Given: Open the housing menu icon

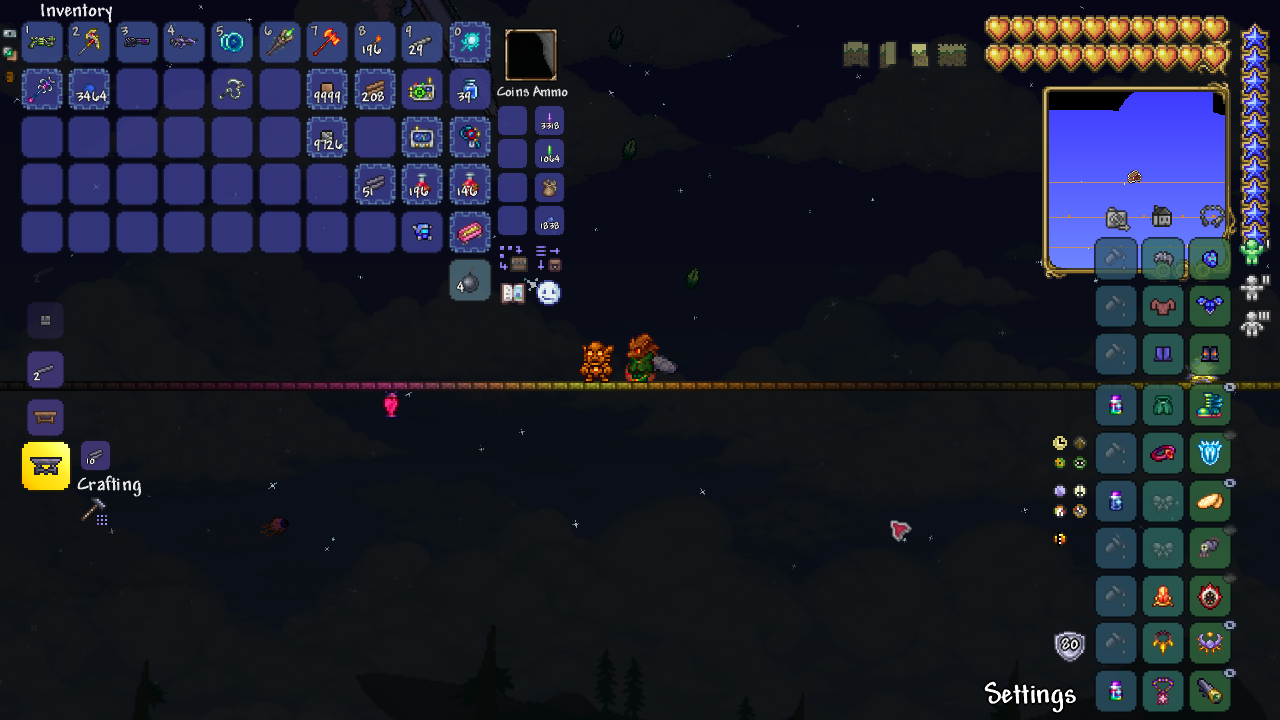Looking at the screenshot, I should tap(1161, 216).
